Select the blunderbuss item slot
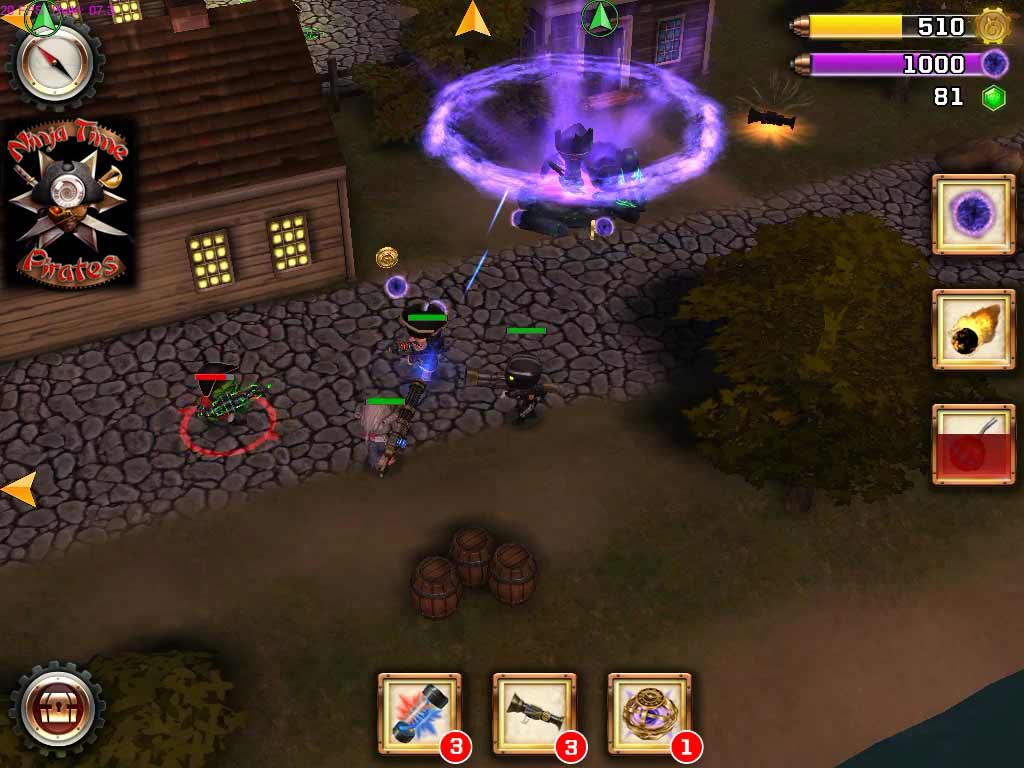1024x768 pixels. [534, 712]
